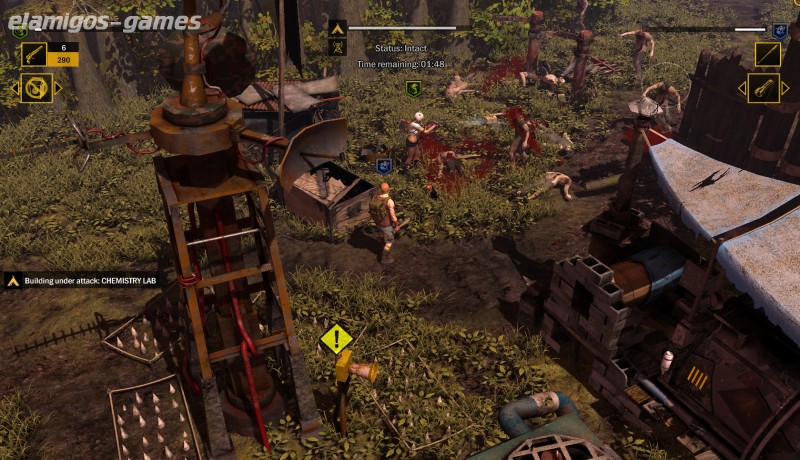
Task: Click the right arrow beside the flashlight slot
Action: click(786, 88)
